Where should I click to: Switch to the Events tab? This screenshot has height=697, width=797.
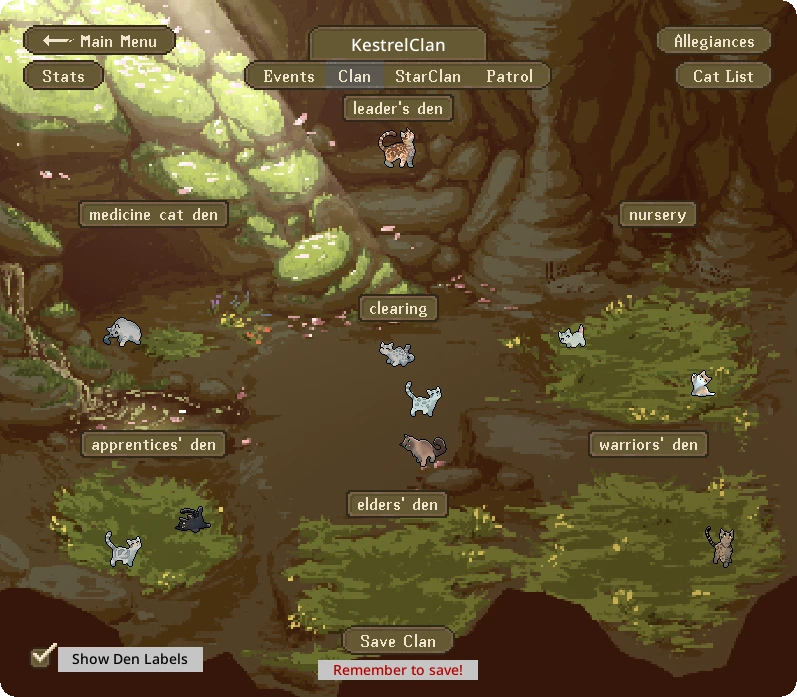pos(288,76)
